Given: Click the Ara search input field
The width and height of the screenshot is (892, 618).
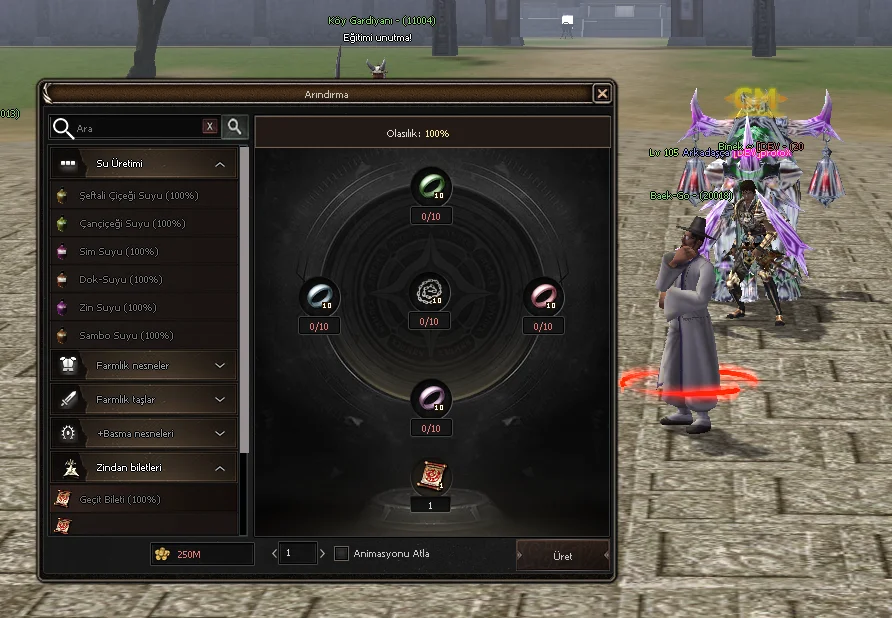Looking at the screenshot, I should (135, 128).
